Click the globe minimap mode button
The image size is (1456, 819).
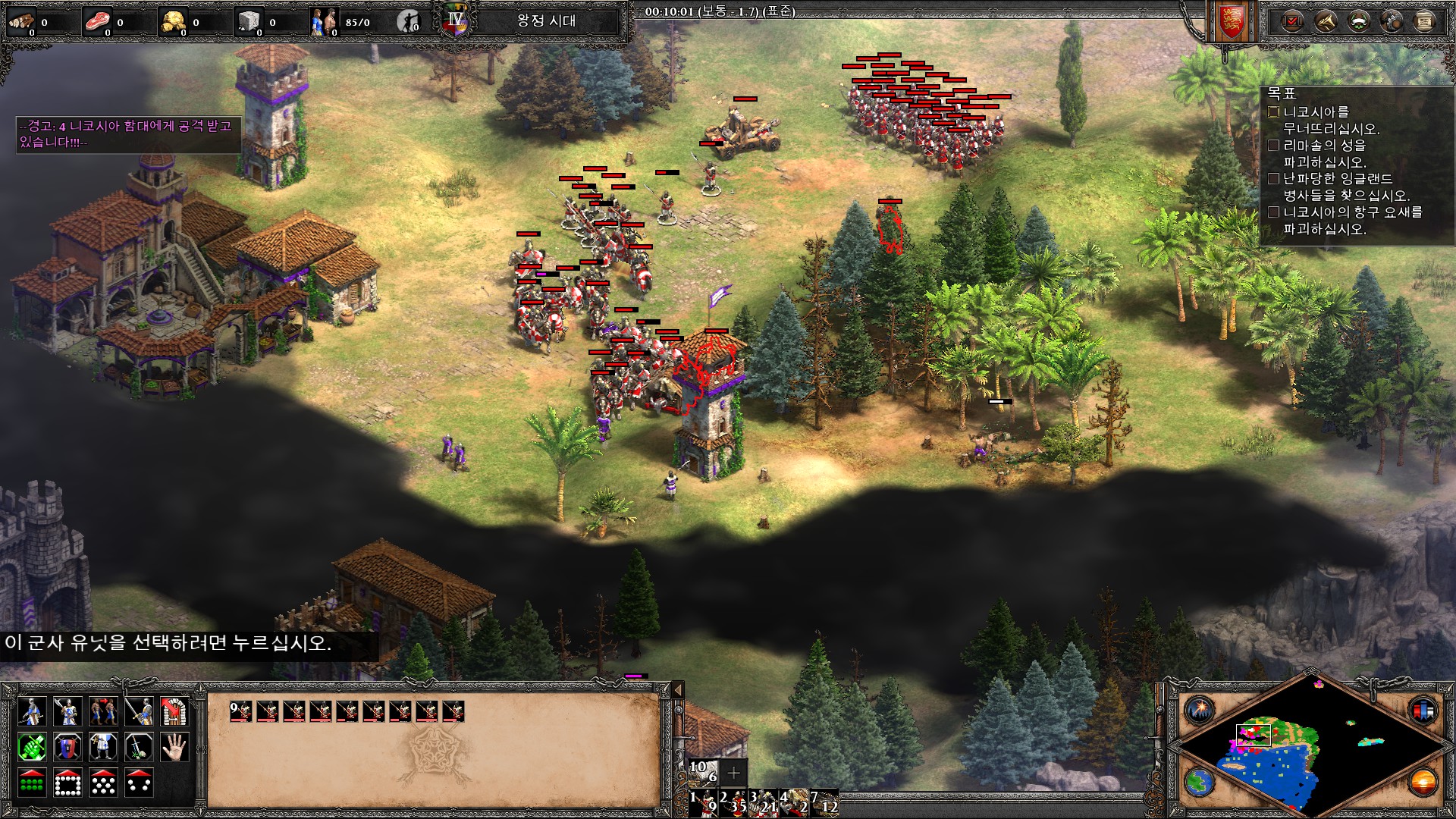coord(1200,781)
